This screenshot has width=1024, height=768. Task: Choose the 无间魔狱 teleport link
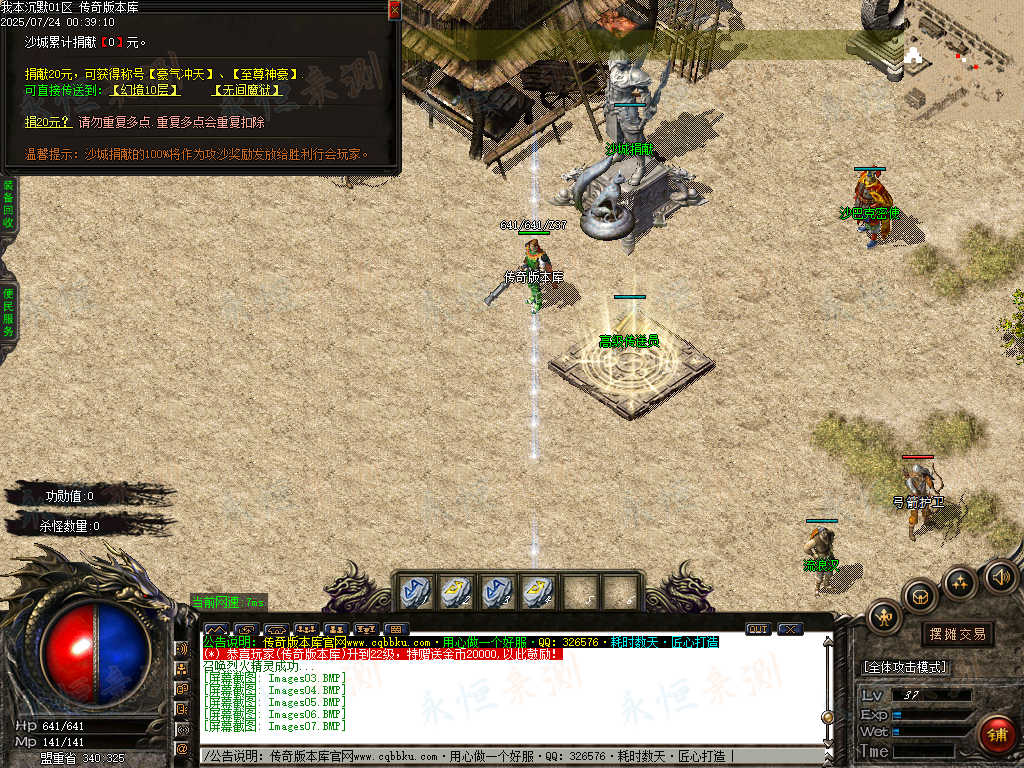click(246, 90)
